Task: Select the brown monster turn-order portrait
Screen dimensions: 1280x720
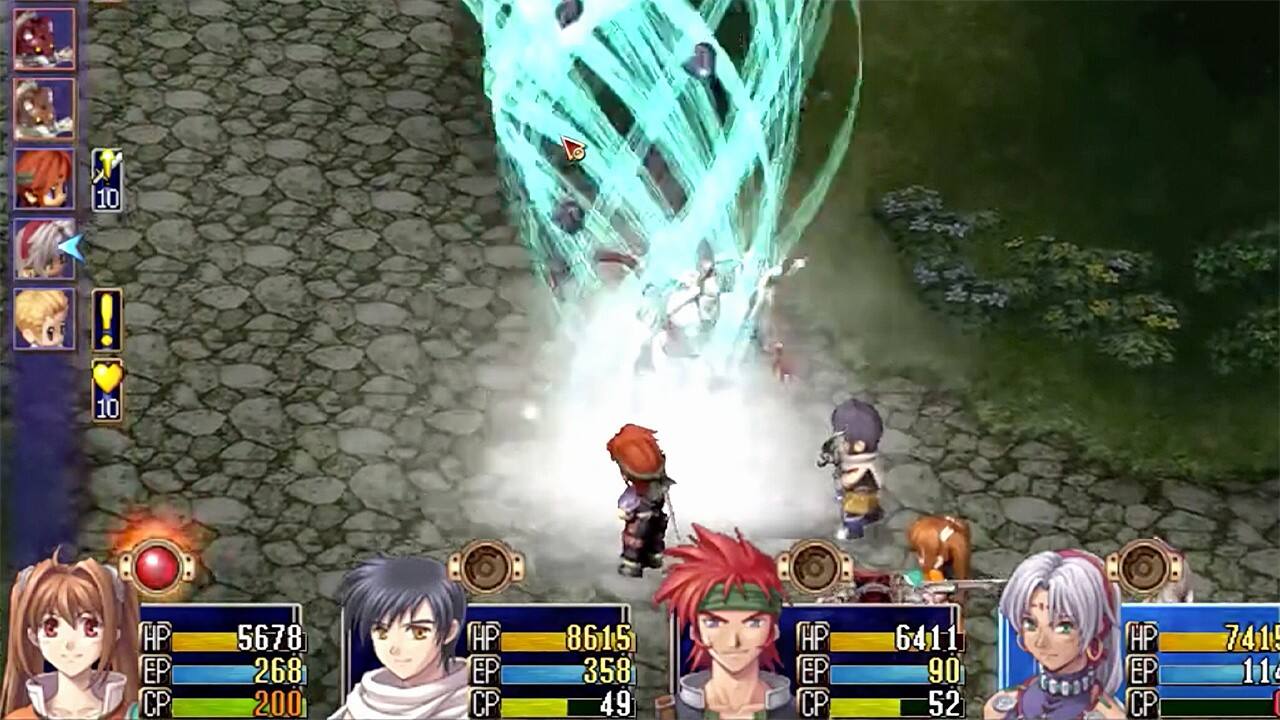Action: coord(44,109)
